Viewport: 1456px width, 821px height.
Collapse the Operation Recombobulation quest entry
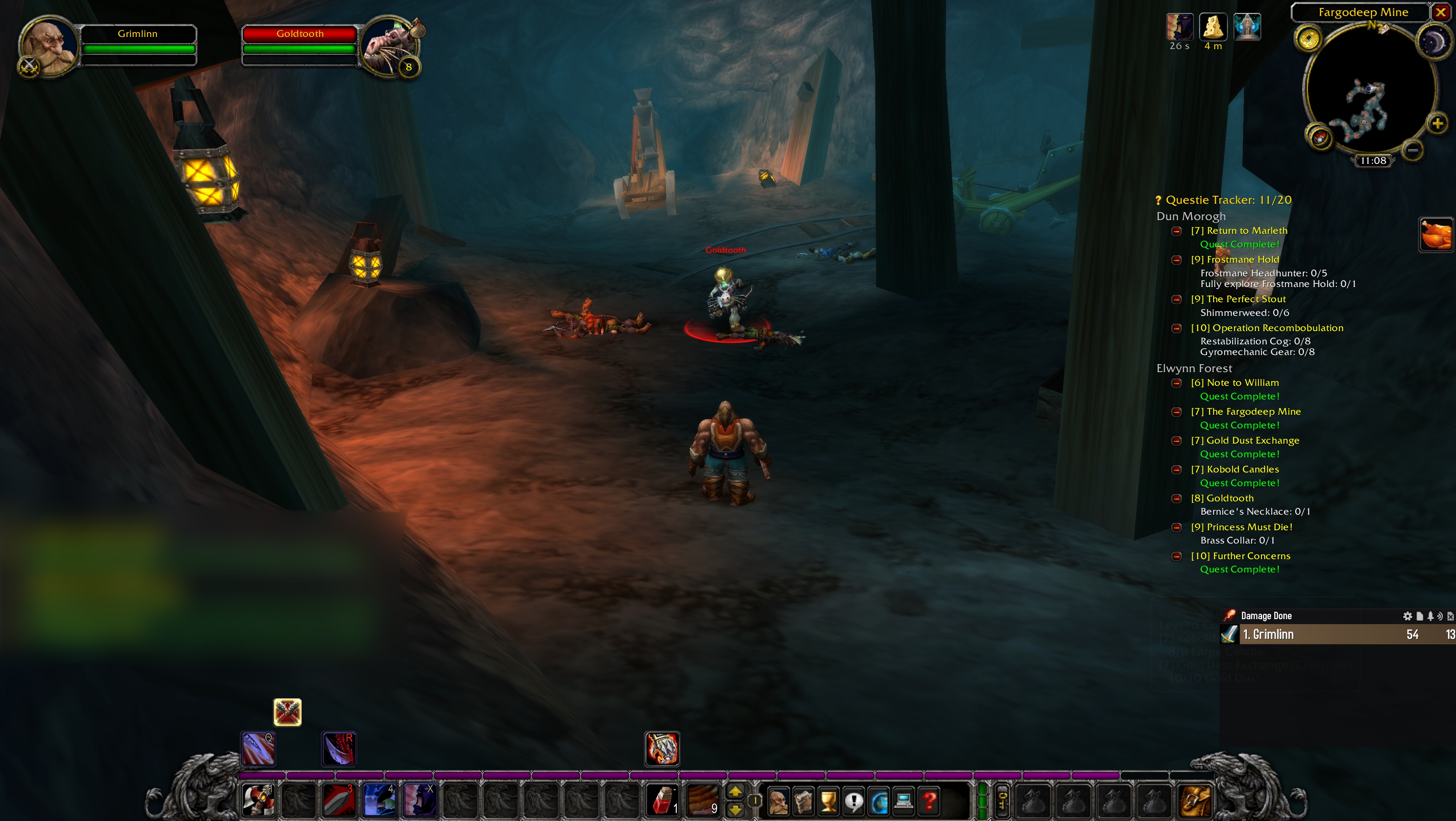1177,328
